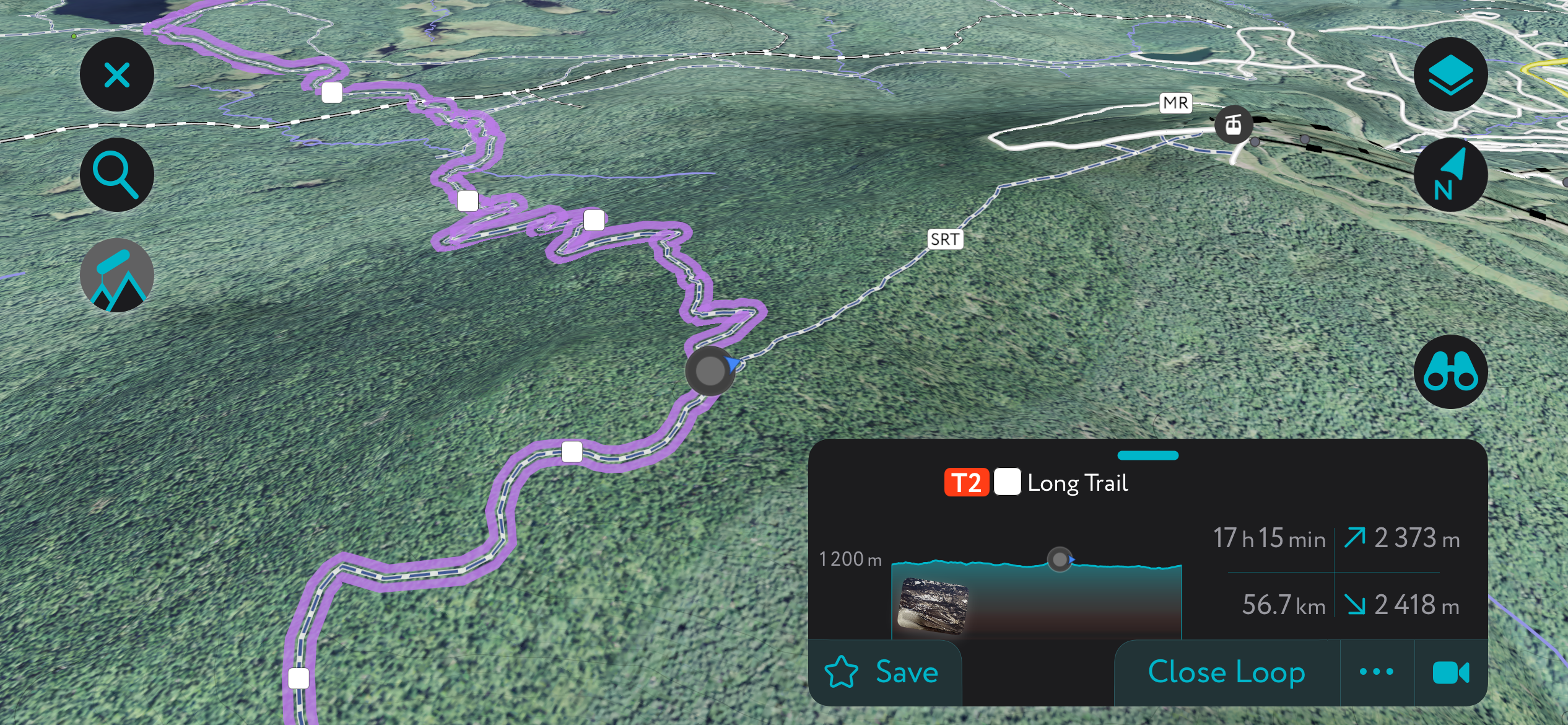Select the grey waypoint marker on the trail
The image size is (1568, 725).
tap(710, 371)
